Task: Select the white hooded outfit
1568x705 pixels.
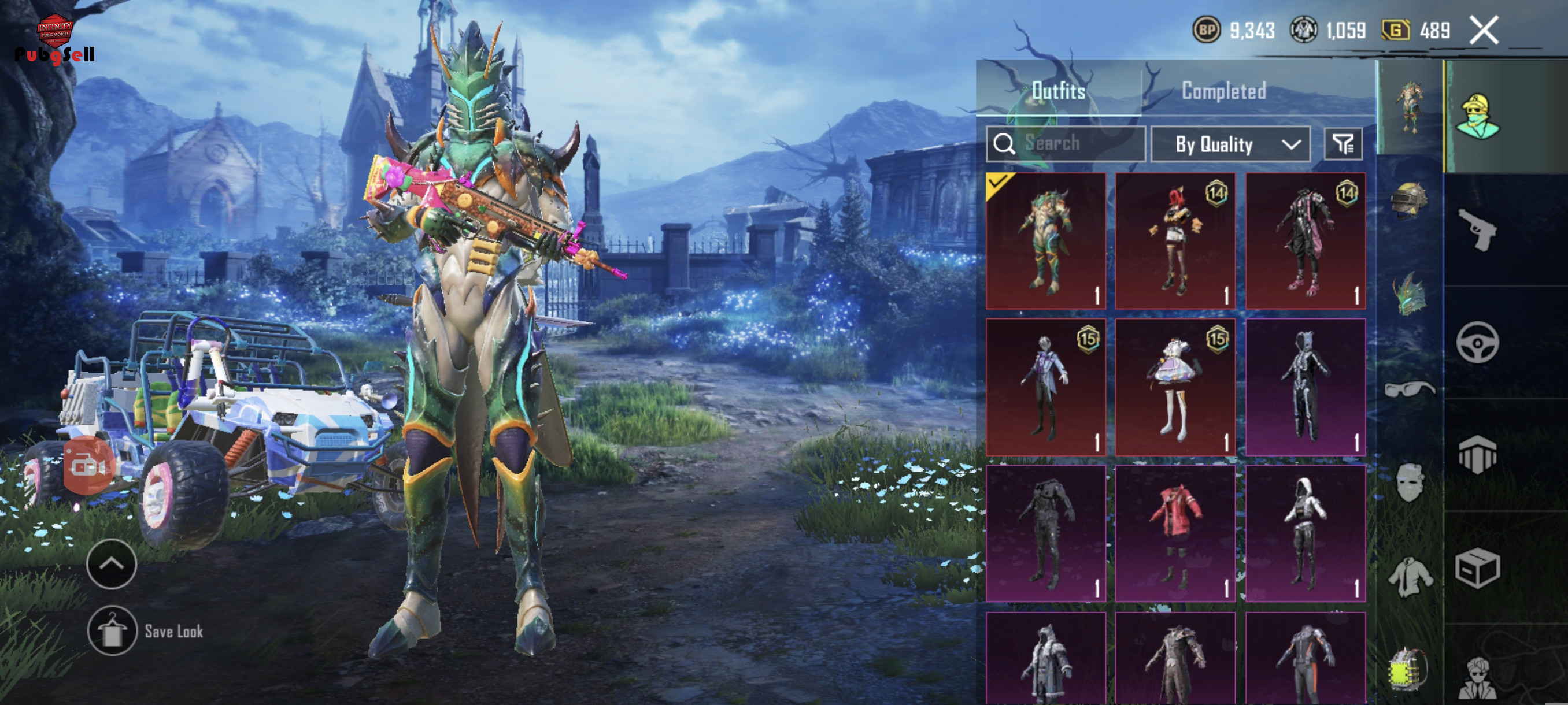Action: 1306,533
